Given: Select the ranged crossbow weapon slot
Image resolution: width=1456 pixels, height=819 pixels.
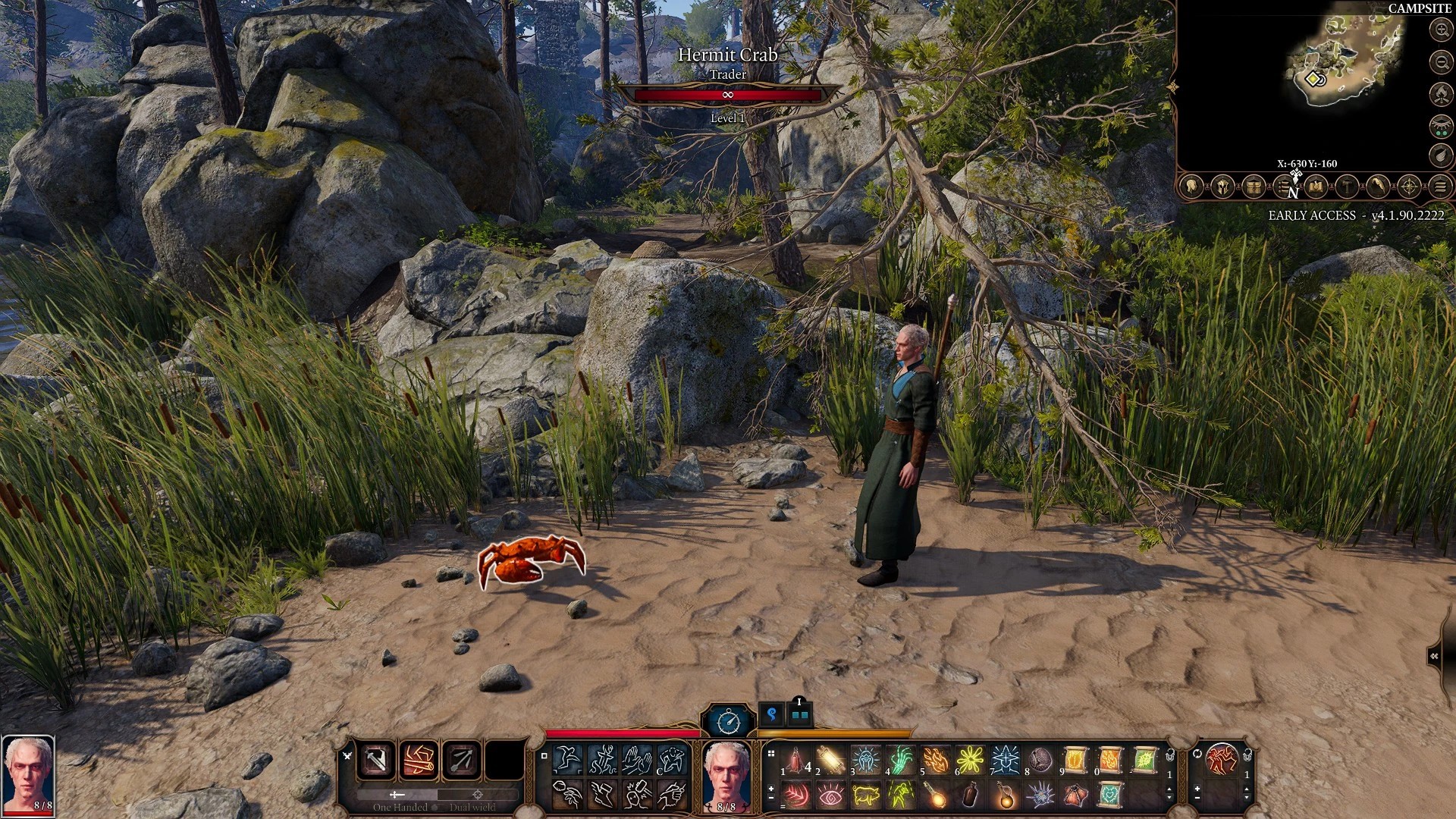Looking at the screenshot, I should click(462, 760).
